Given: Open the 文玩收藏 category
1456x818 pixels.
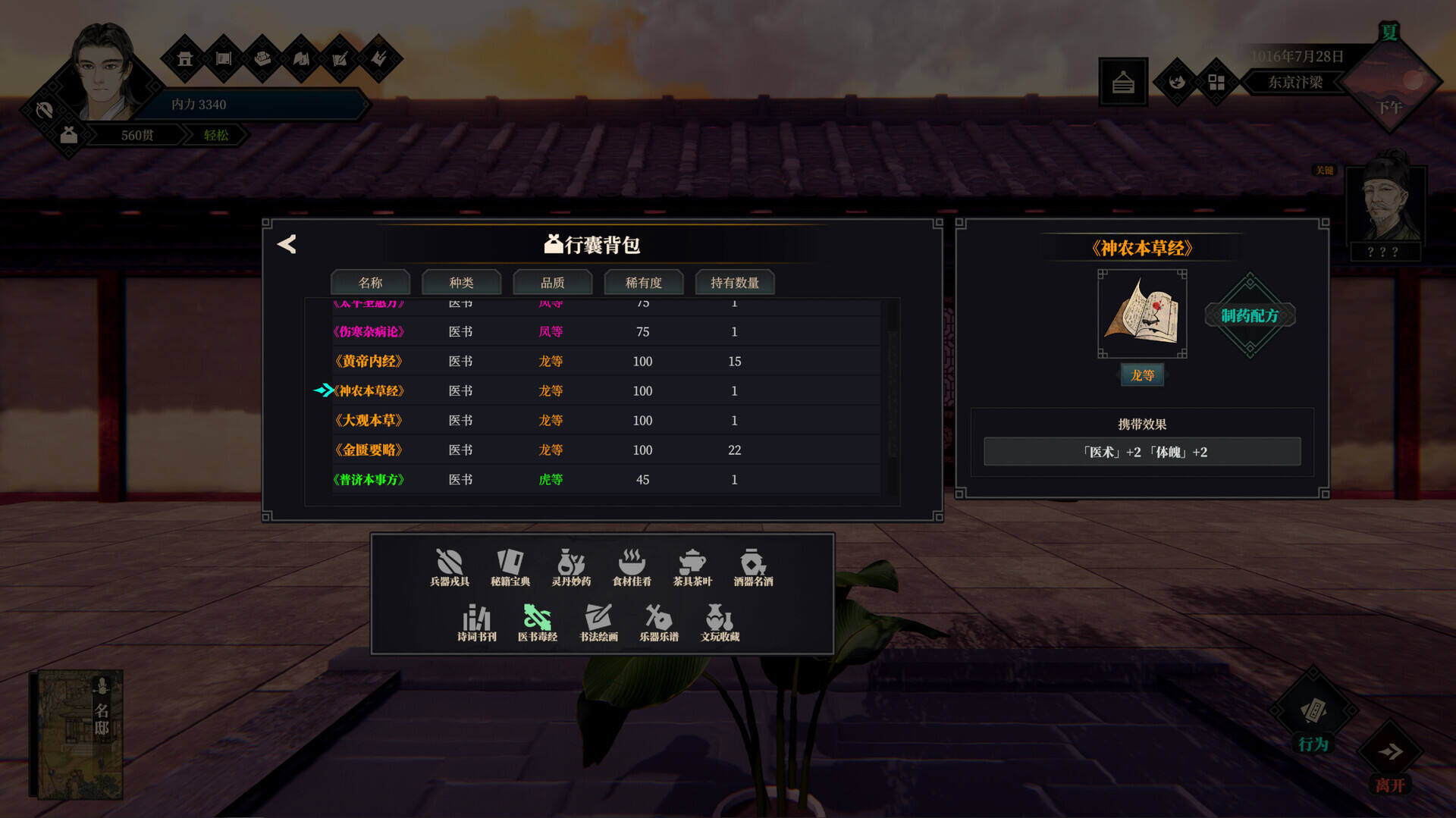Looking at the screenshot, I should point(720,623).
